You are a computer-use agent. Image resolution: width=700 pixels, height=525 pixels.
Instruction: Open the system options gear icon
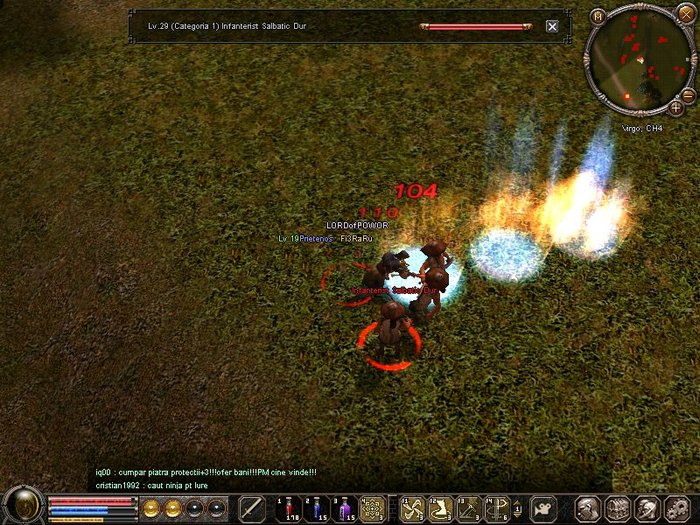coord(674,508)
